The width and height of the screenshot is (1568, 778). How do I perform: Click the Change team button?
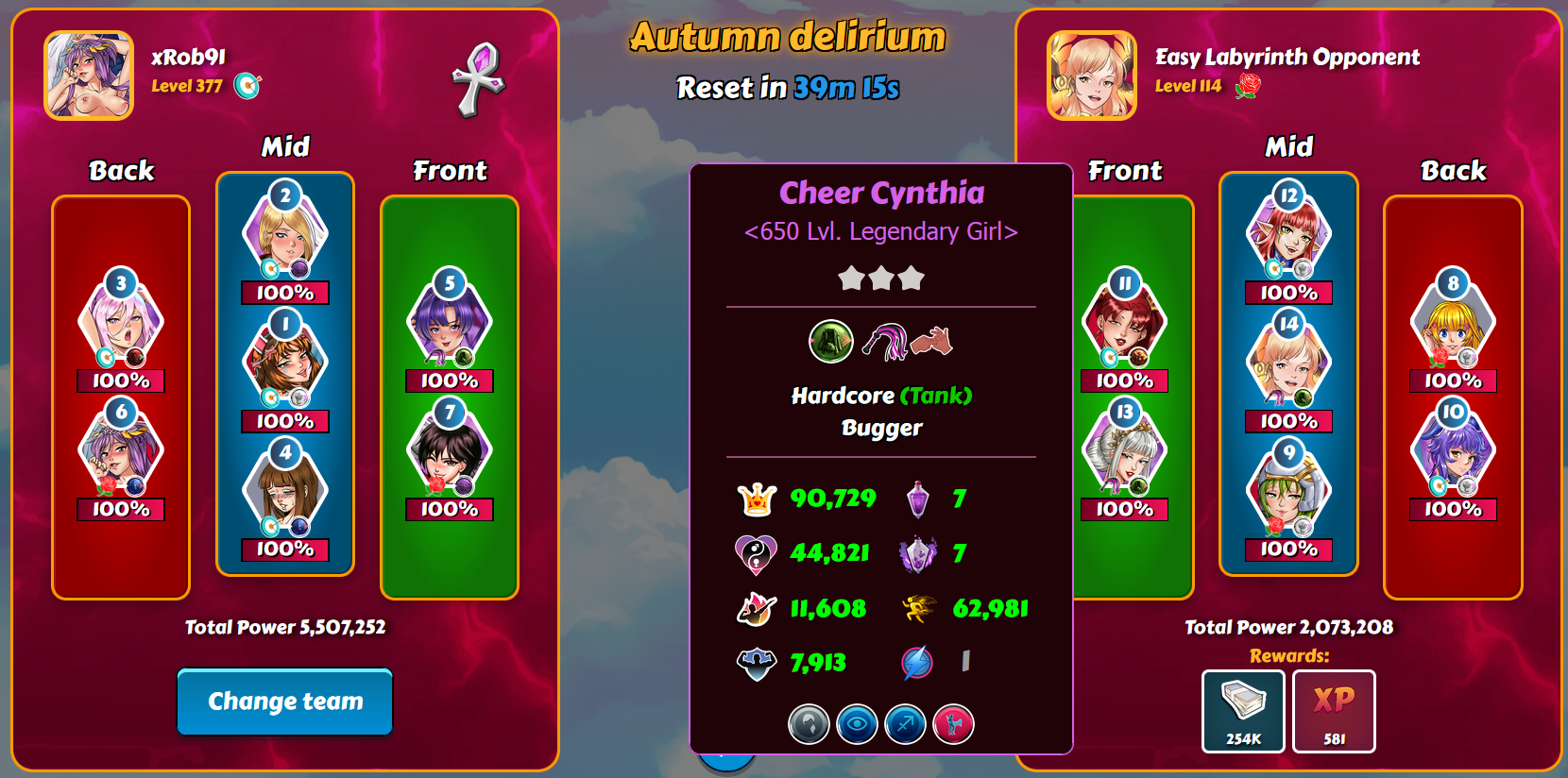click(x=284, y=702)
